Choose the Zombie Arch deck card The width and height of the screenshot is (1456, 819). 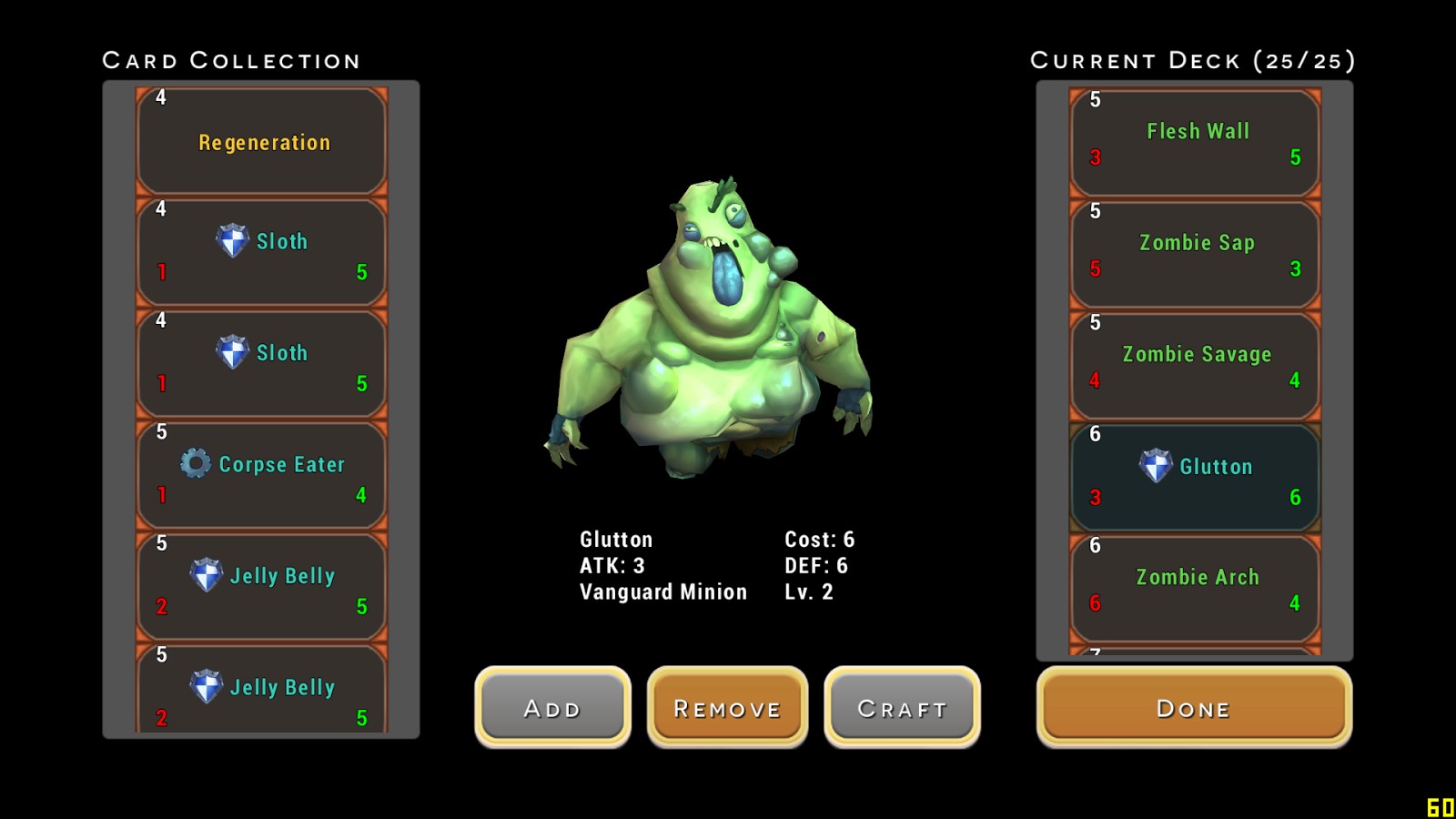pos(1195,589)
